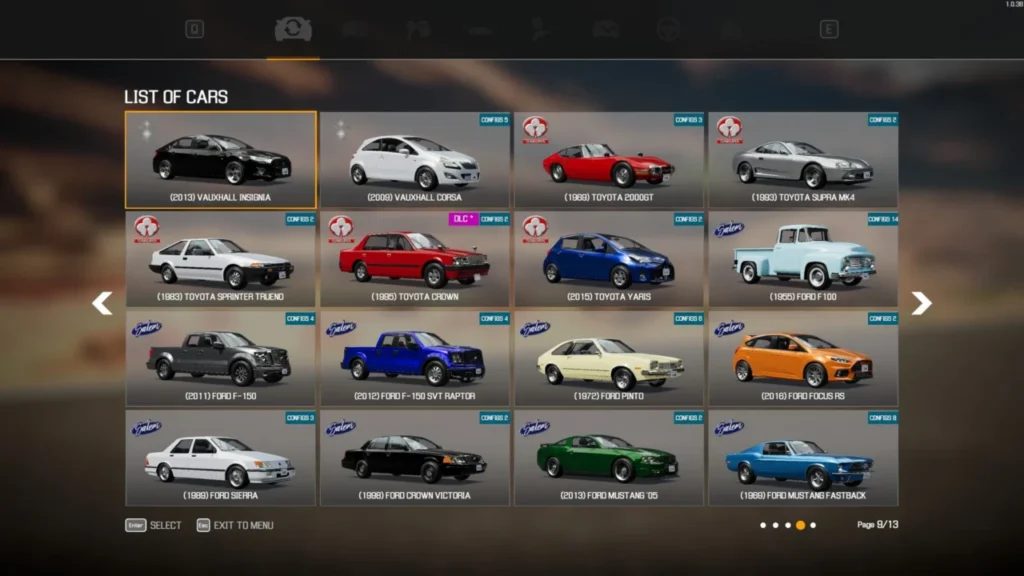Choose the 1998 Ford Crown Victoria

coord(415,457)
